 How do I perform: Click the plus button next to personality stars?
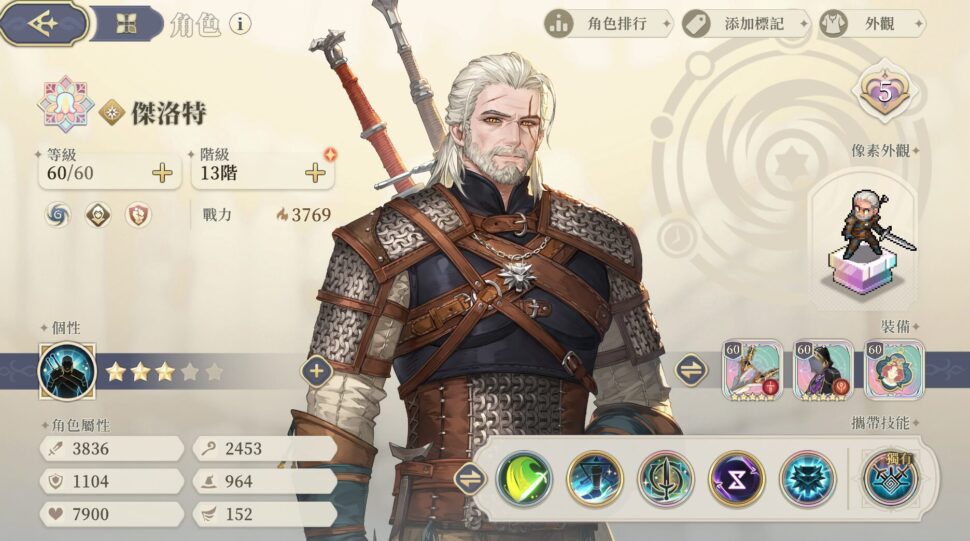(x=317, y=371)
